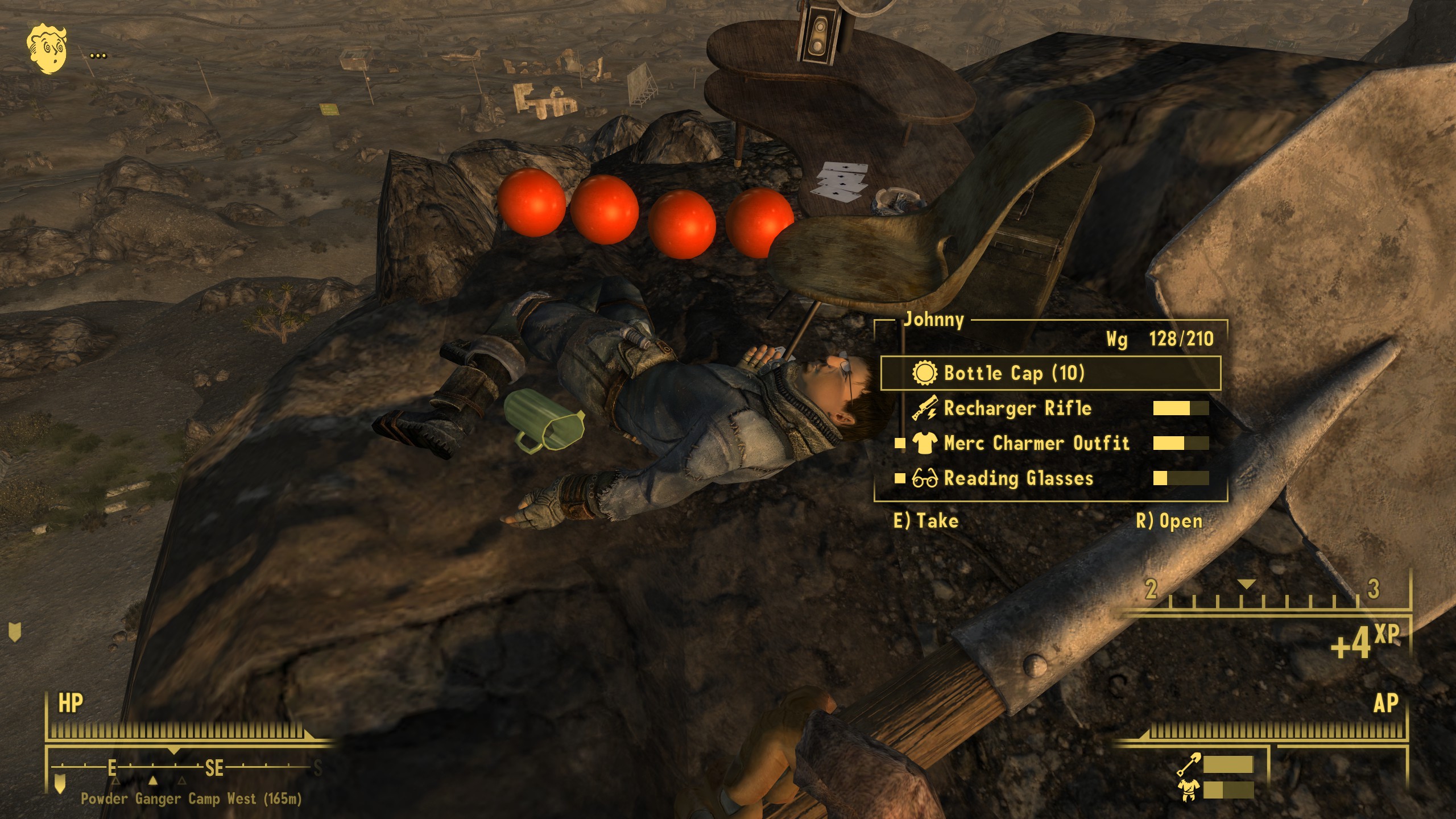Image resolution: width=1456 pixels, height=819 pixels.
Task: Click the armor condition icon
Action: (1189, 790)
